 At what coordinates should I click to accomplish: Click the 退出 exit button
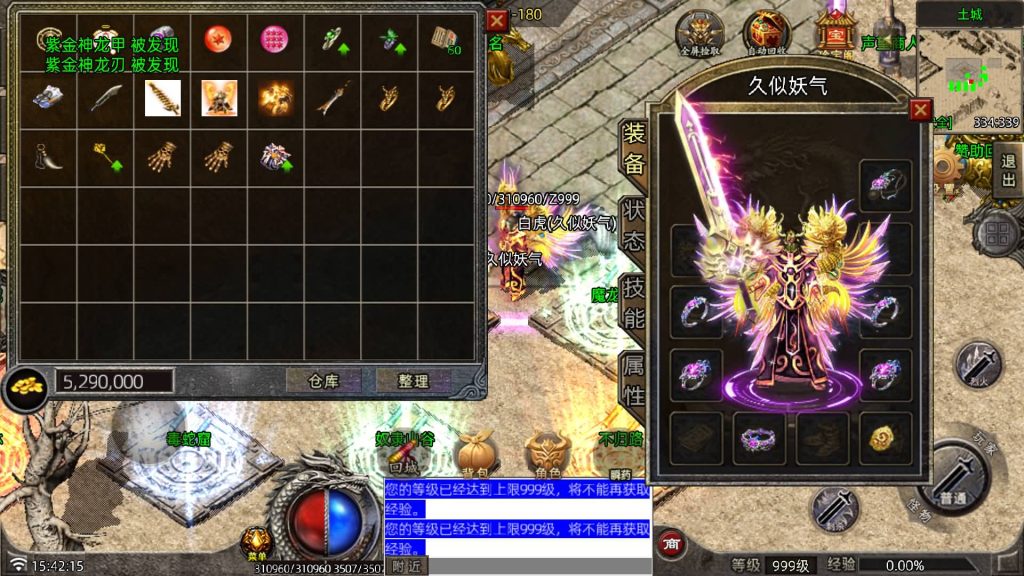[x=1007, y=170]
